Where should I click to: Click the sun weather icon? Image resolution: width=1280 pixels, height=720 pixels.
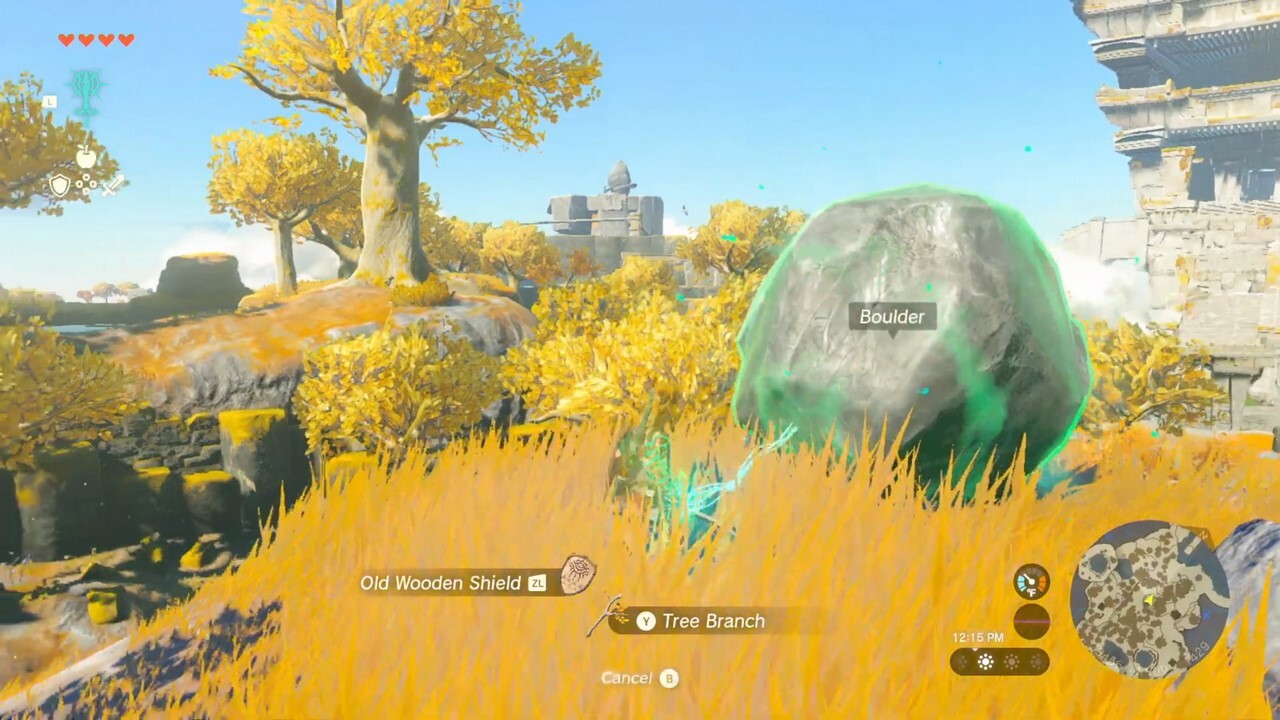click(985, 661)
